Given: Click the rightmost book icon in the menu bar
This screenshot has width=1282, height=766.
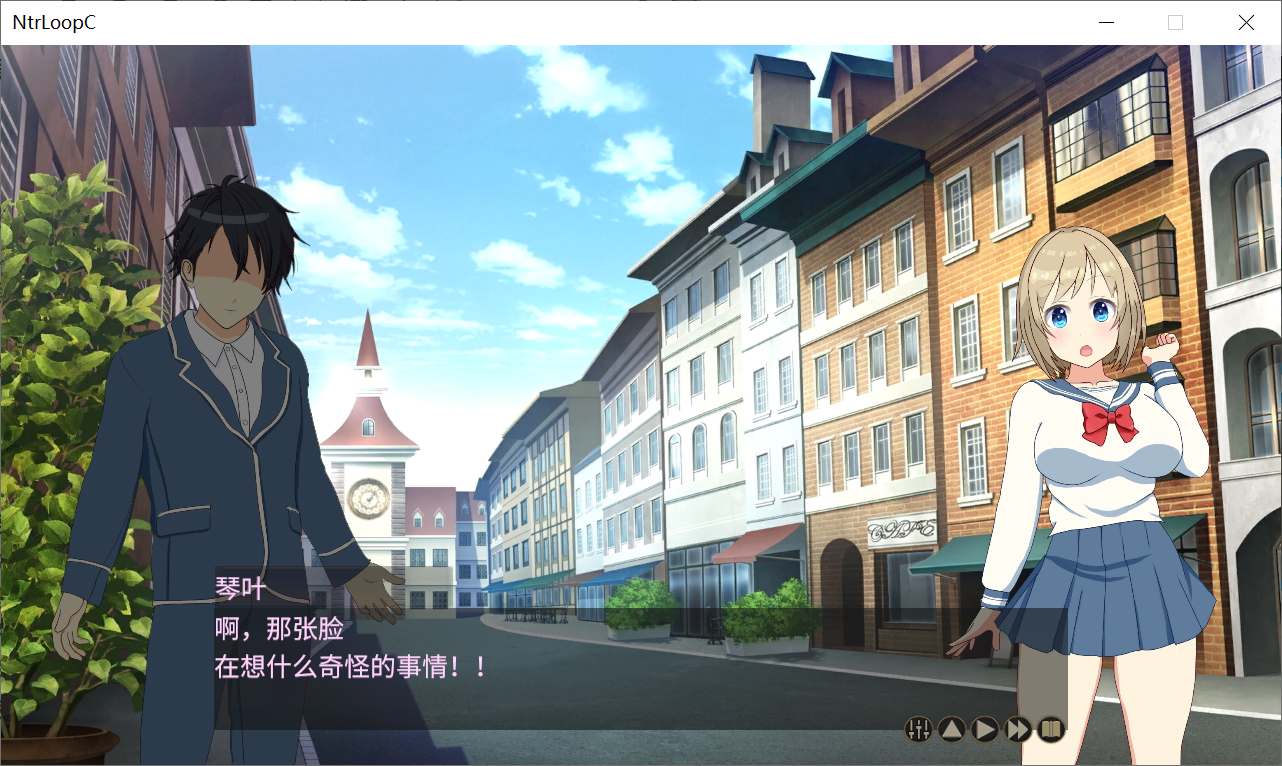Looking at the screenshot, I should [1051, 729].
